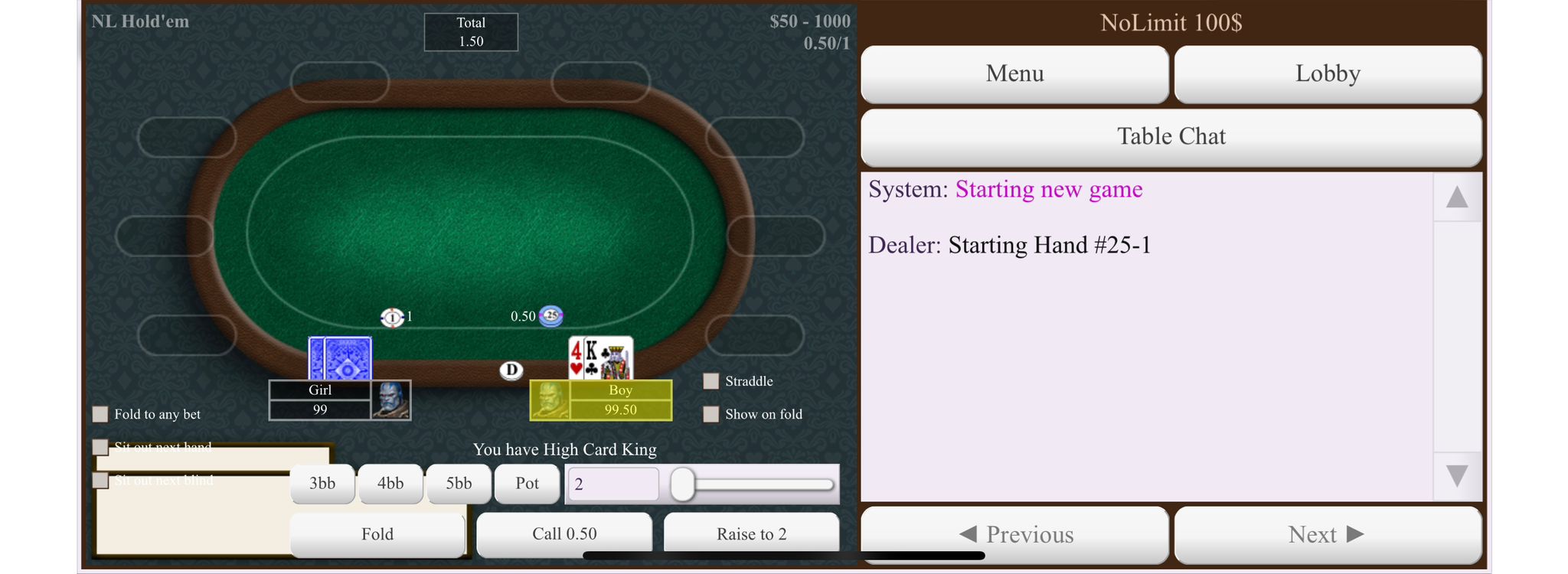Go to the Lobby
Image resolution: width=1568 pixels, height=574 pixels.
point(1328,73)
